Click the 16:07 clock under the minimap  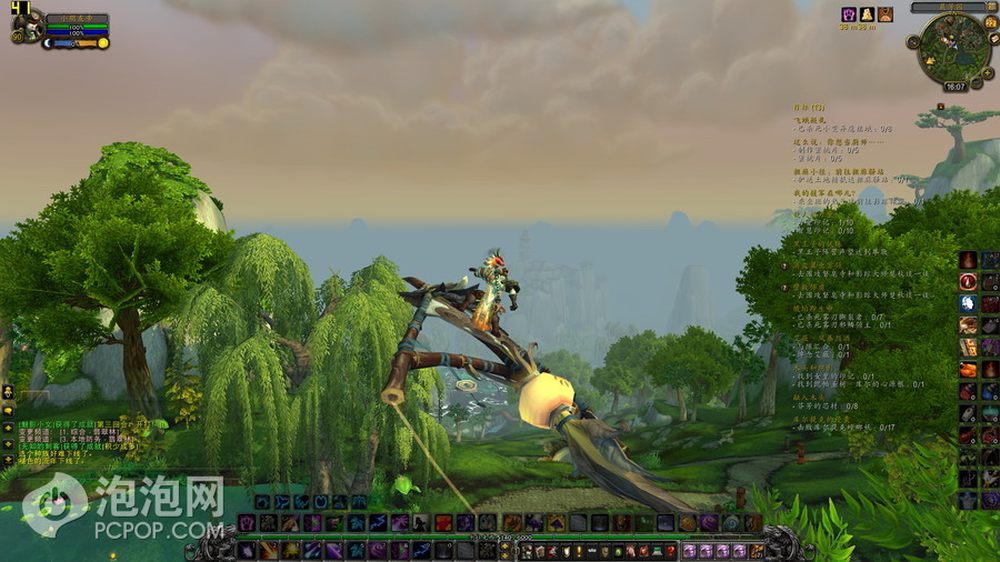pyautogui.click(x=955, y=87)
